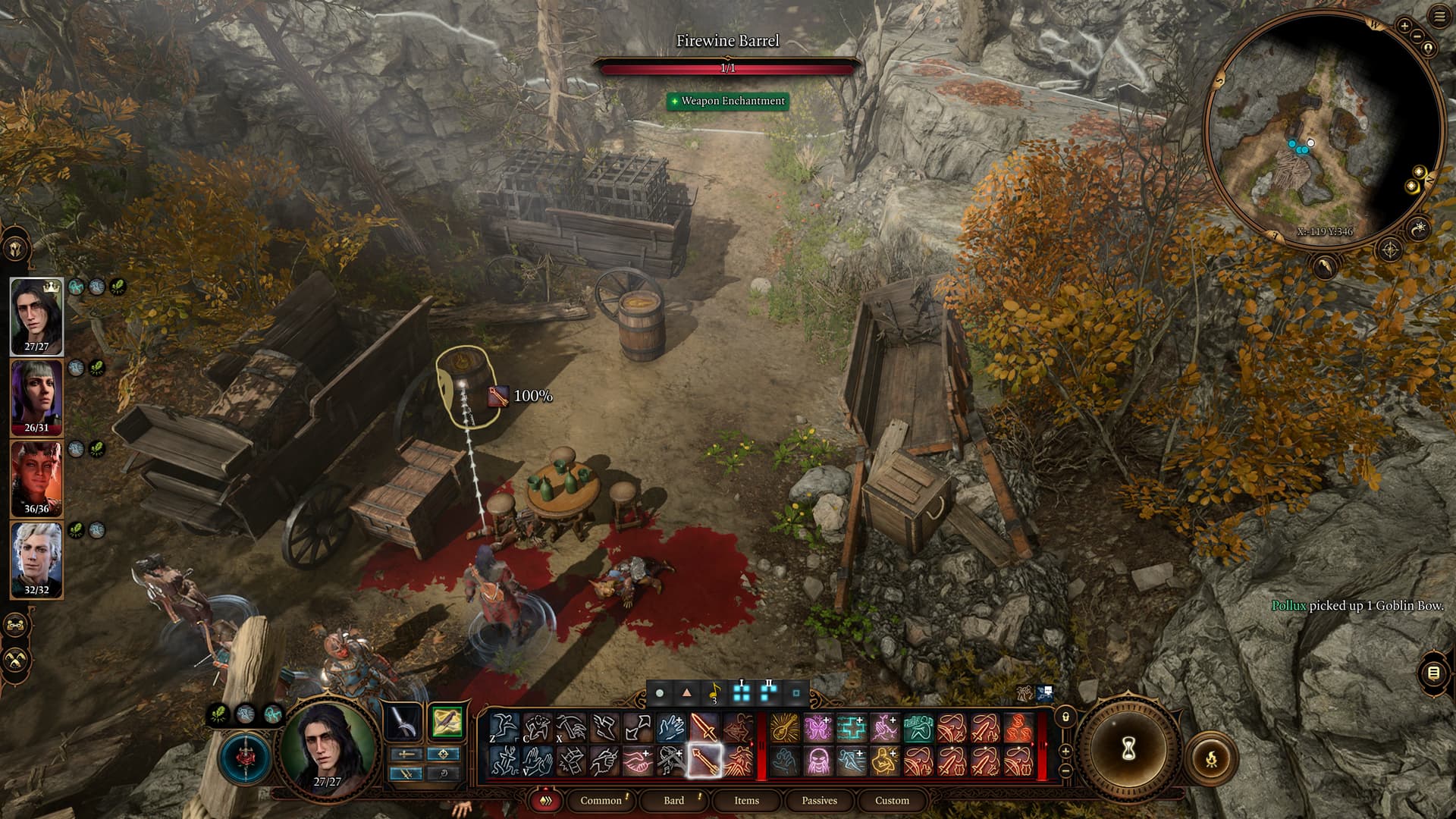Zoom in on the minimap
This screenshot has width=1456, height=819.
[1404, 27]
